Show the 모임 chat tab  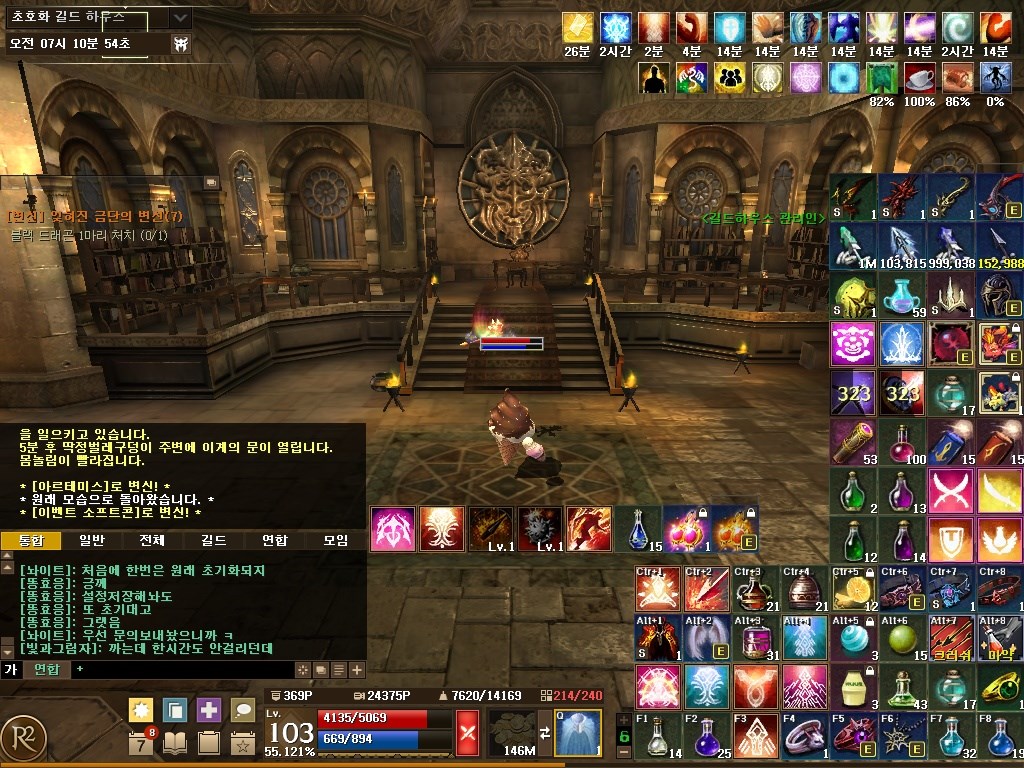[335, 540]
